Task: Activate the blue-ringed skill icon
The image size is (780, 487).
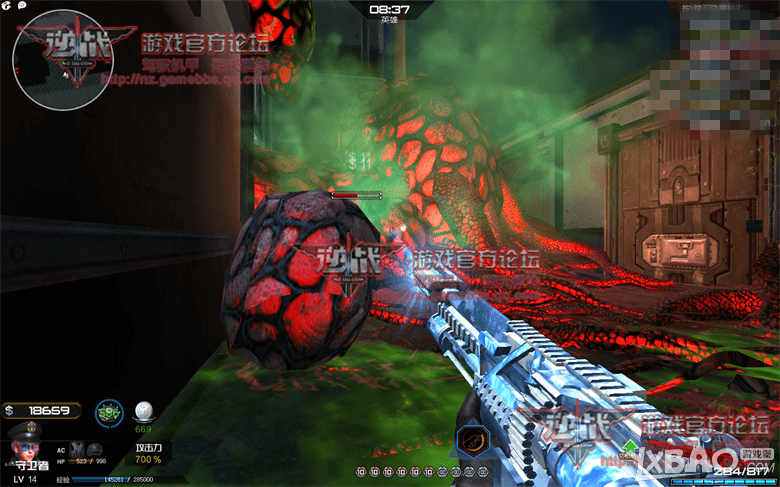Action: click(108, 413)
